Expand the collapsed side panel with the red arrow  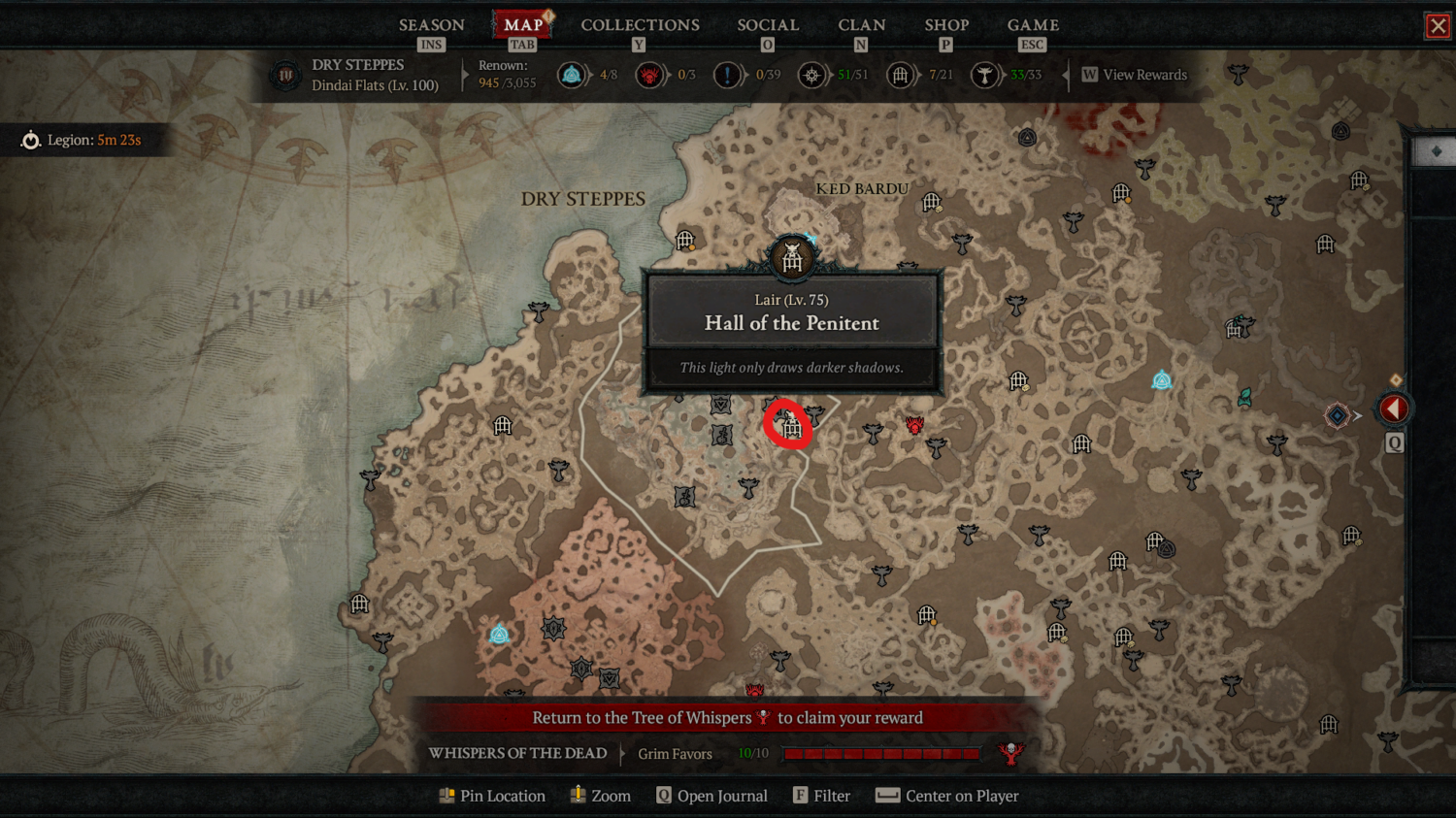point(1394,408)
